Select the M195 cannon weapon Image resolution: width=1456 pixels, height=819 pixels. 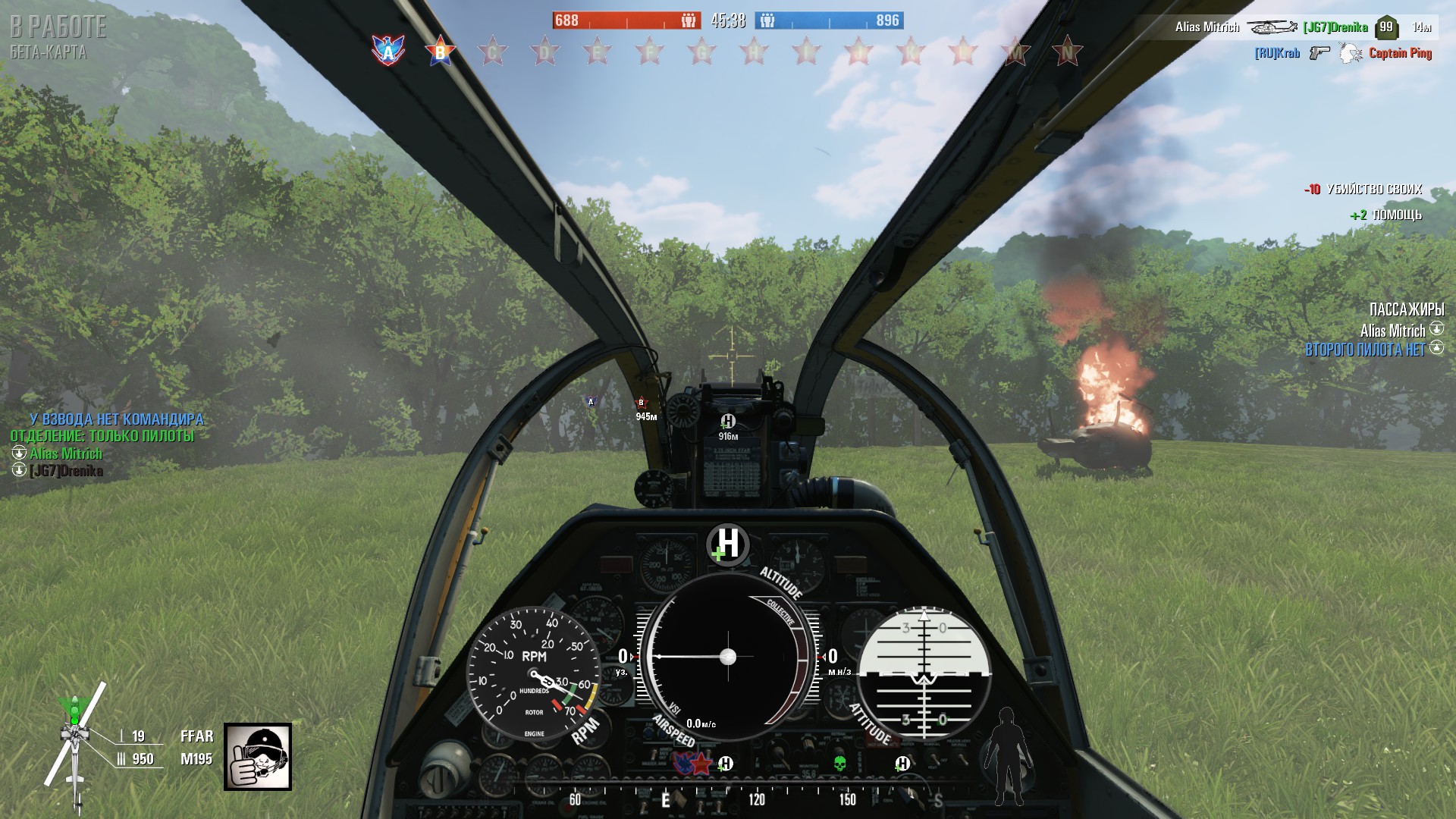196,758
